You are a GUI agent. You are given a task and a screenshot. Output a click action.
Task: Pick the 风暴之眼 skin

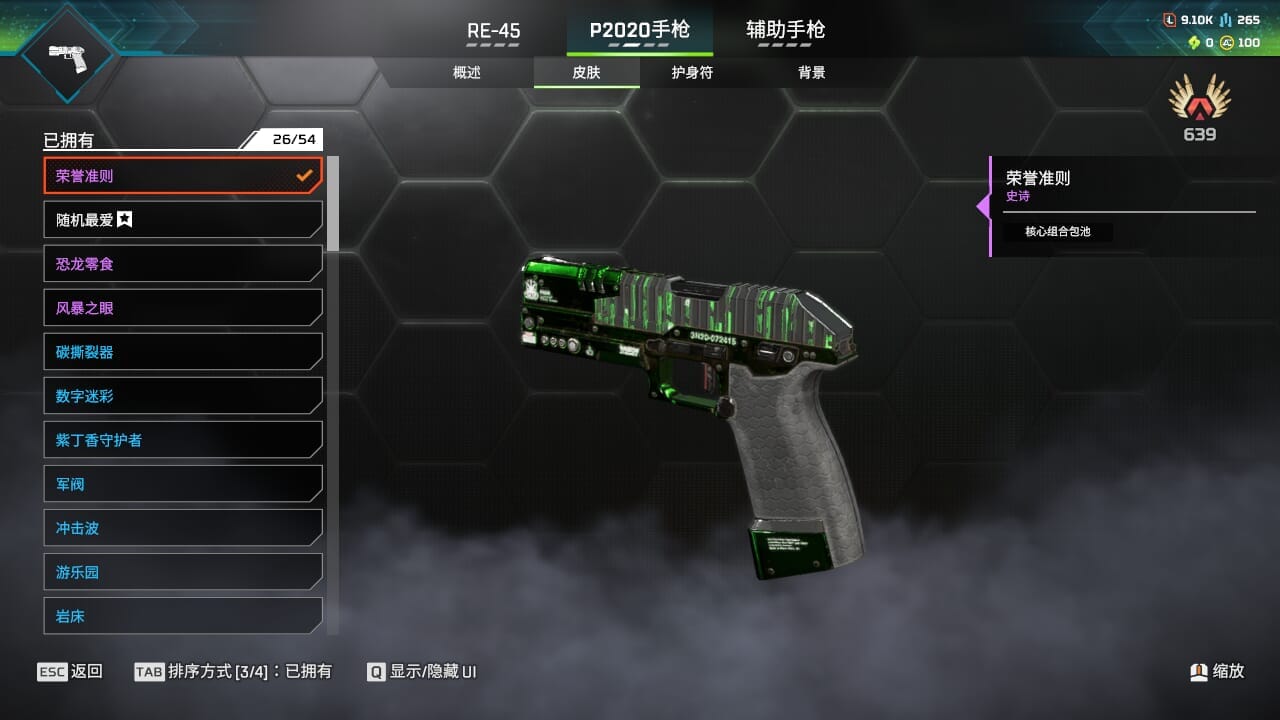coord(183,308)
